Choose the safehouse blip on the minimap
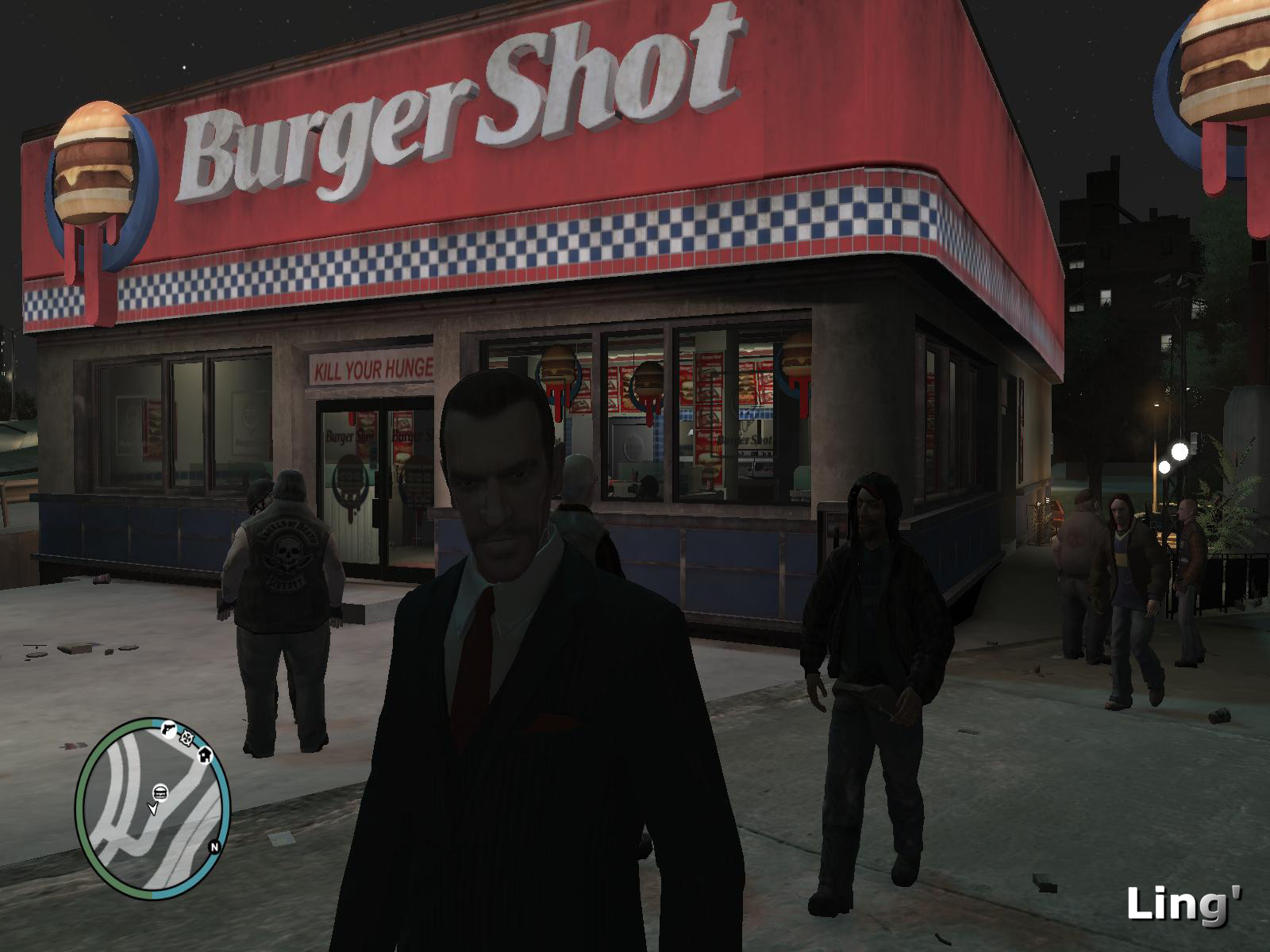 click(204, 754)
